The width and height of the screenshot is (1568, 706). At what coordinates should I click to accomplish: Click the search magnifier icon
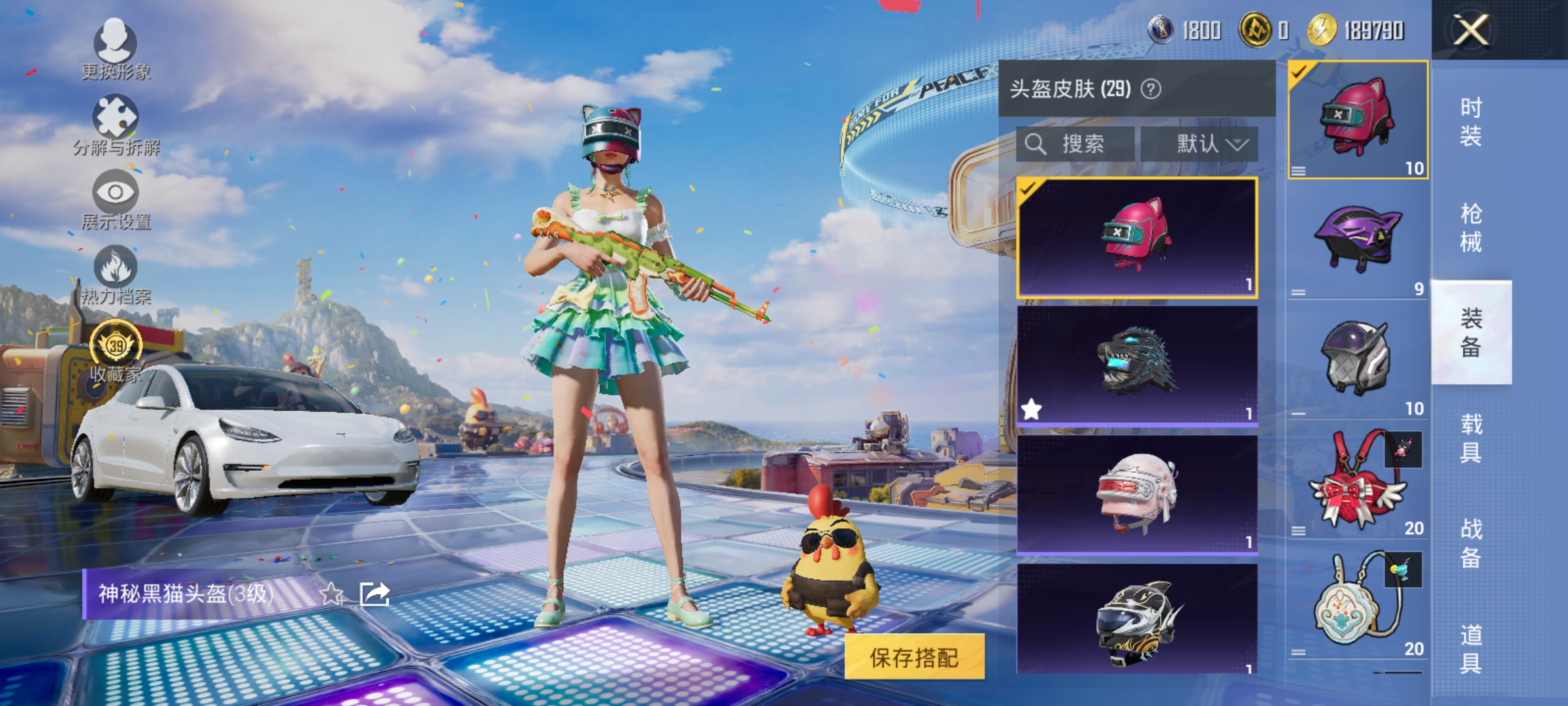(1036, 144)
